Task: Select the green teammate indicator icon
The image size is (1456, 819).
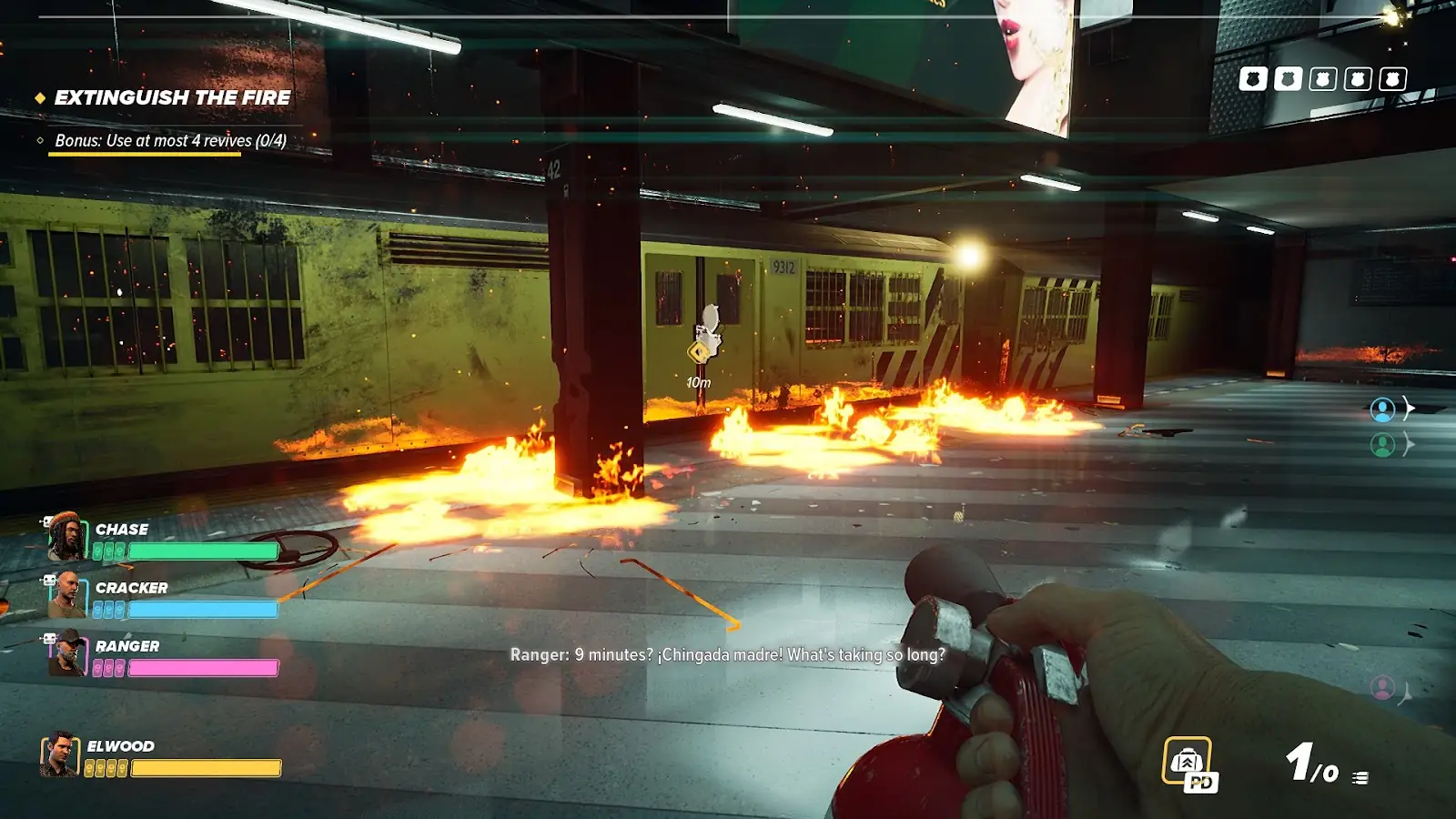Action: [x=1382, y=445]
